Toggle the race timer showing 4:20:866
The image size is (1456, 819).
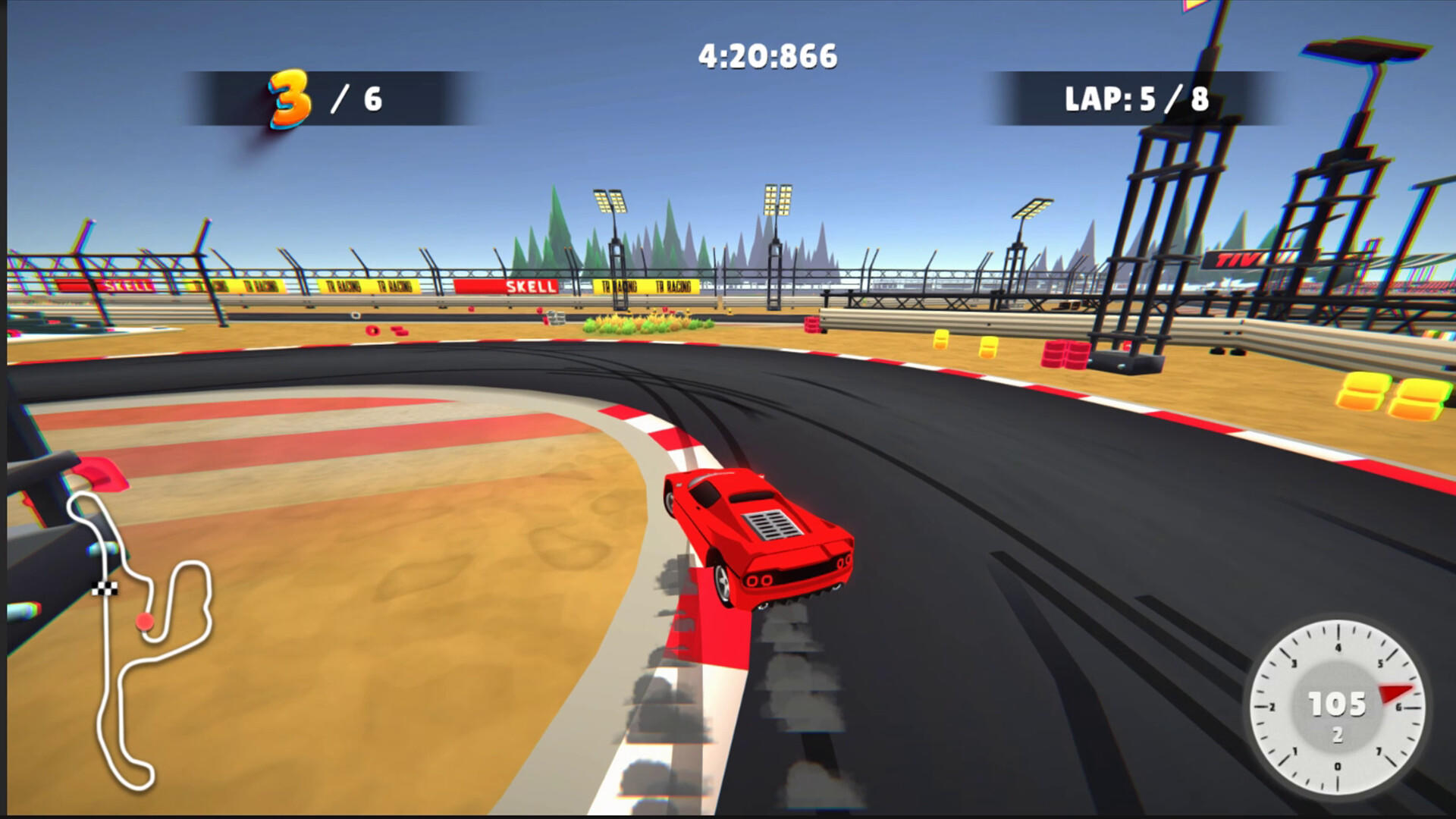pos(768,54)
